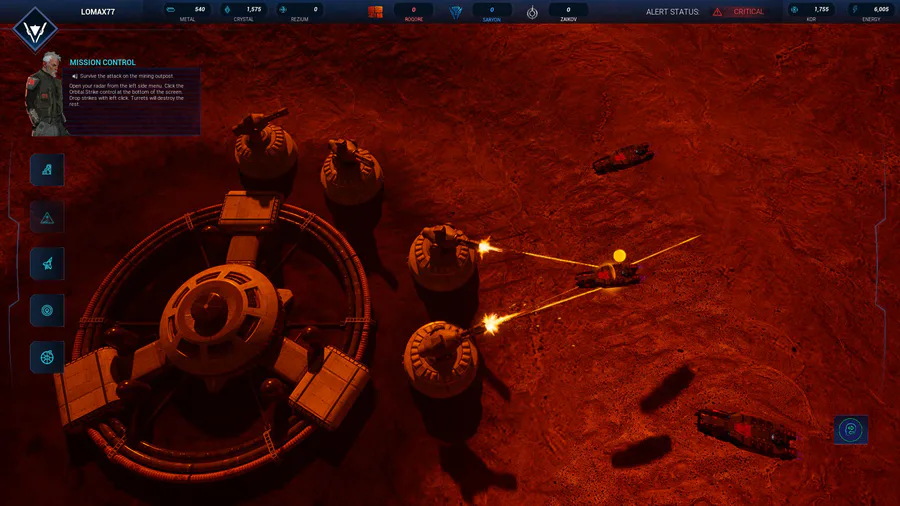This screenshot has width=900, height=506.
Task: Open the buildings menu in left sidebar
Action: 47,170
